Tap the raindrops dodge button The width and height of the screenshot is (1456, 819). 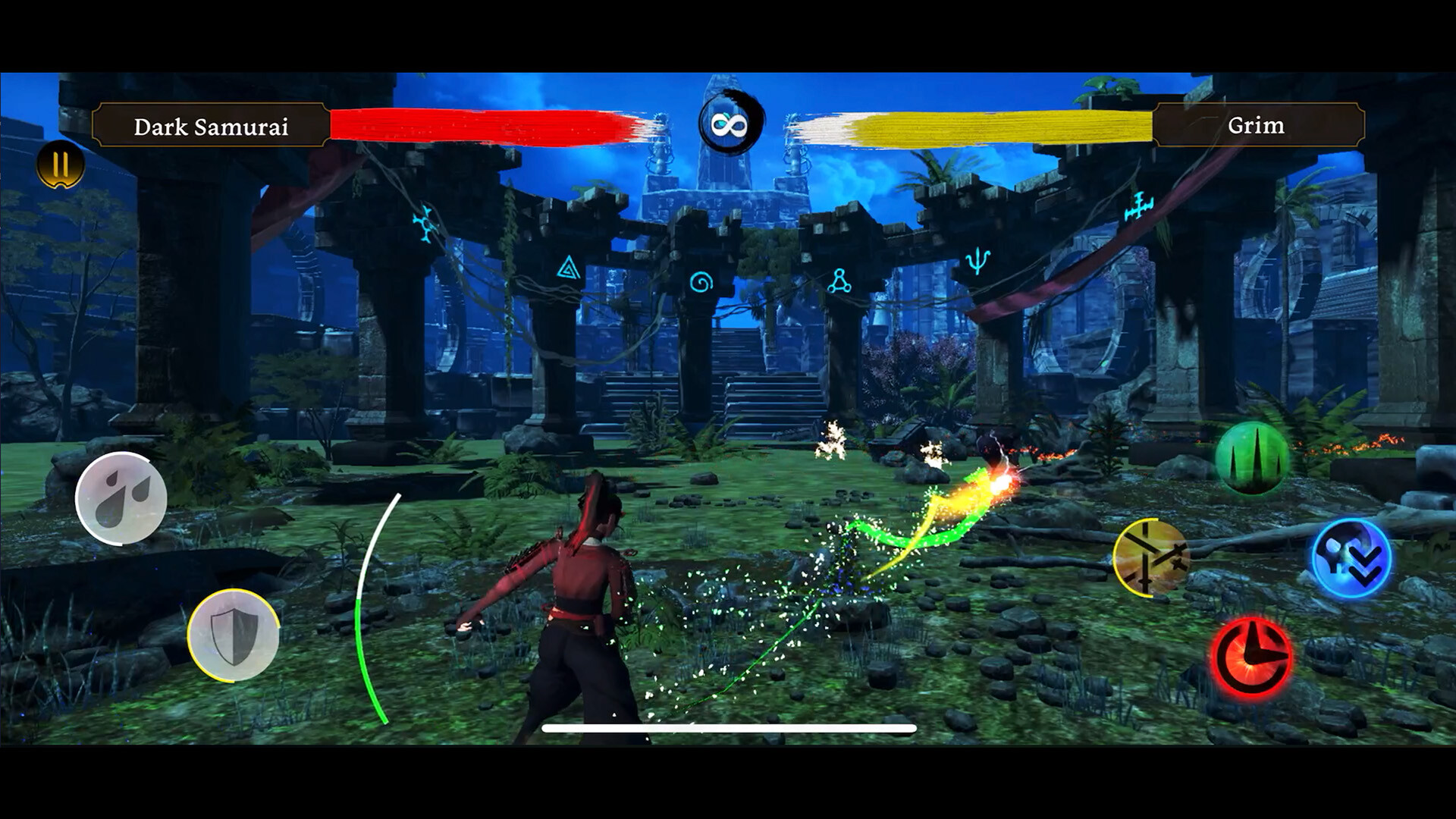click(121, 497)
